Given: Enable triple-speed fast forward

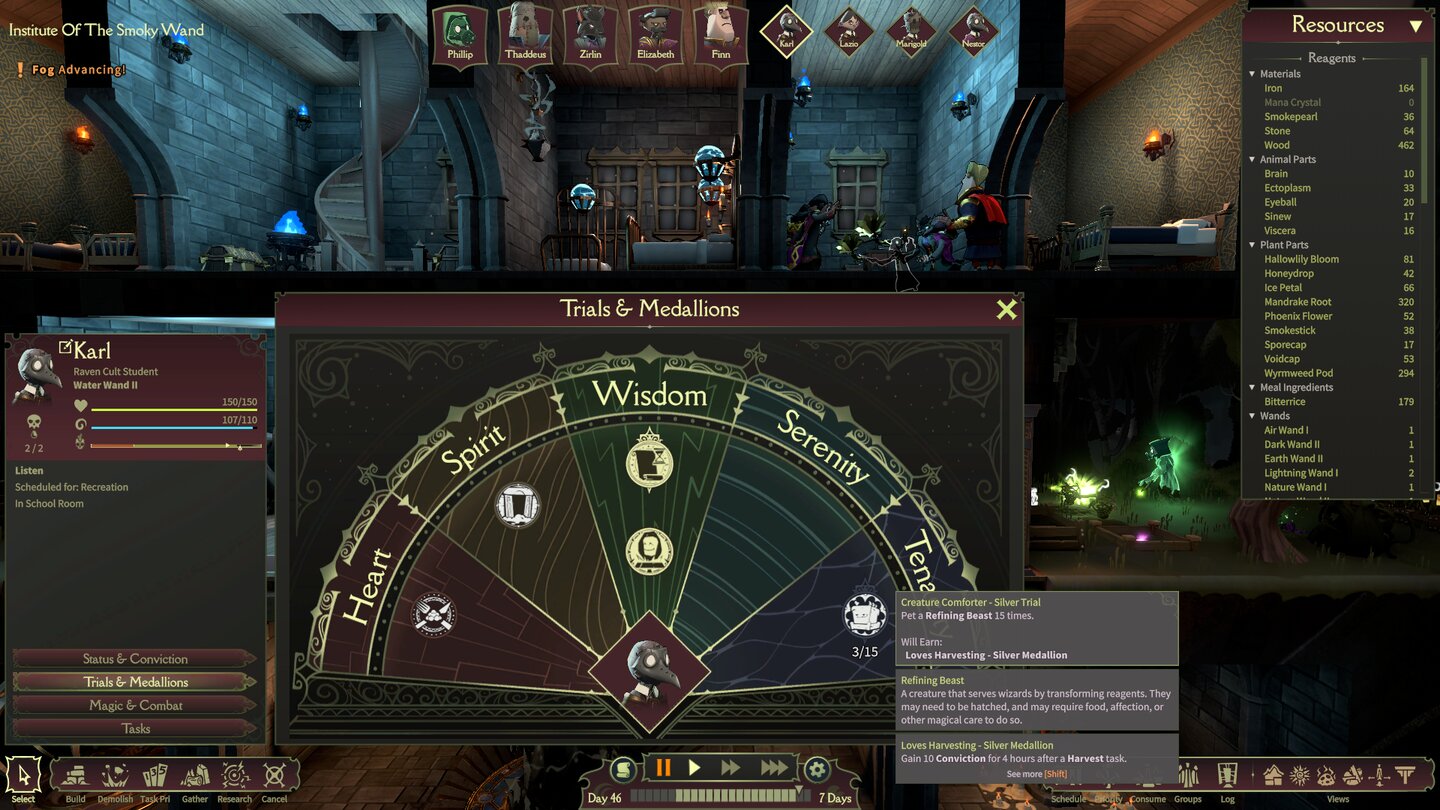Looking at the screenshot, I should [x=773, y=767].
